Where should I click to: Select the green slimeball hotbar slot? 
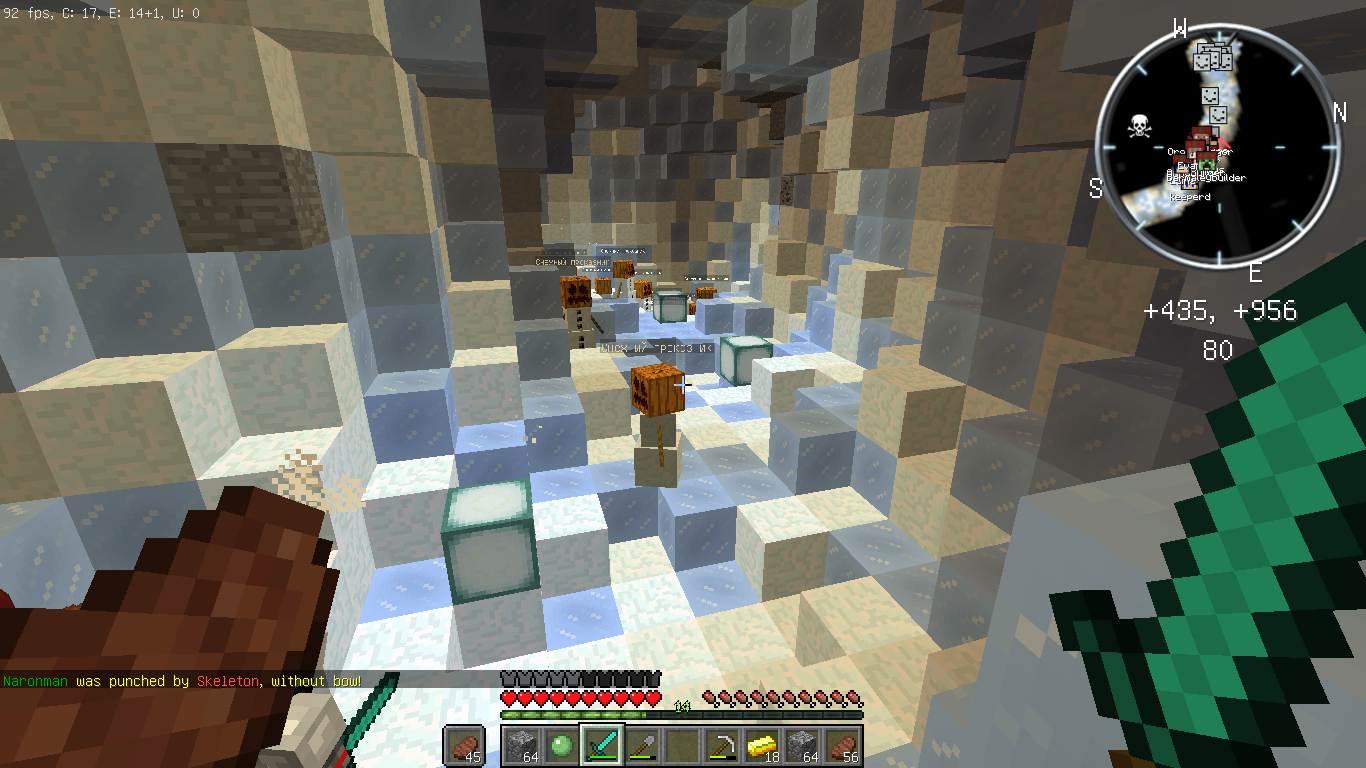[x=562, y=745]
